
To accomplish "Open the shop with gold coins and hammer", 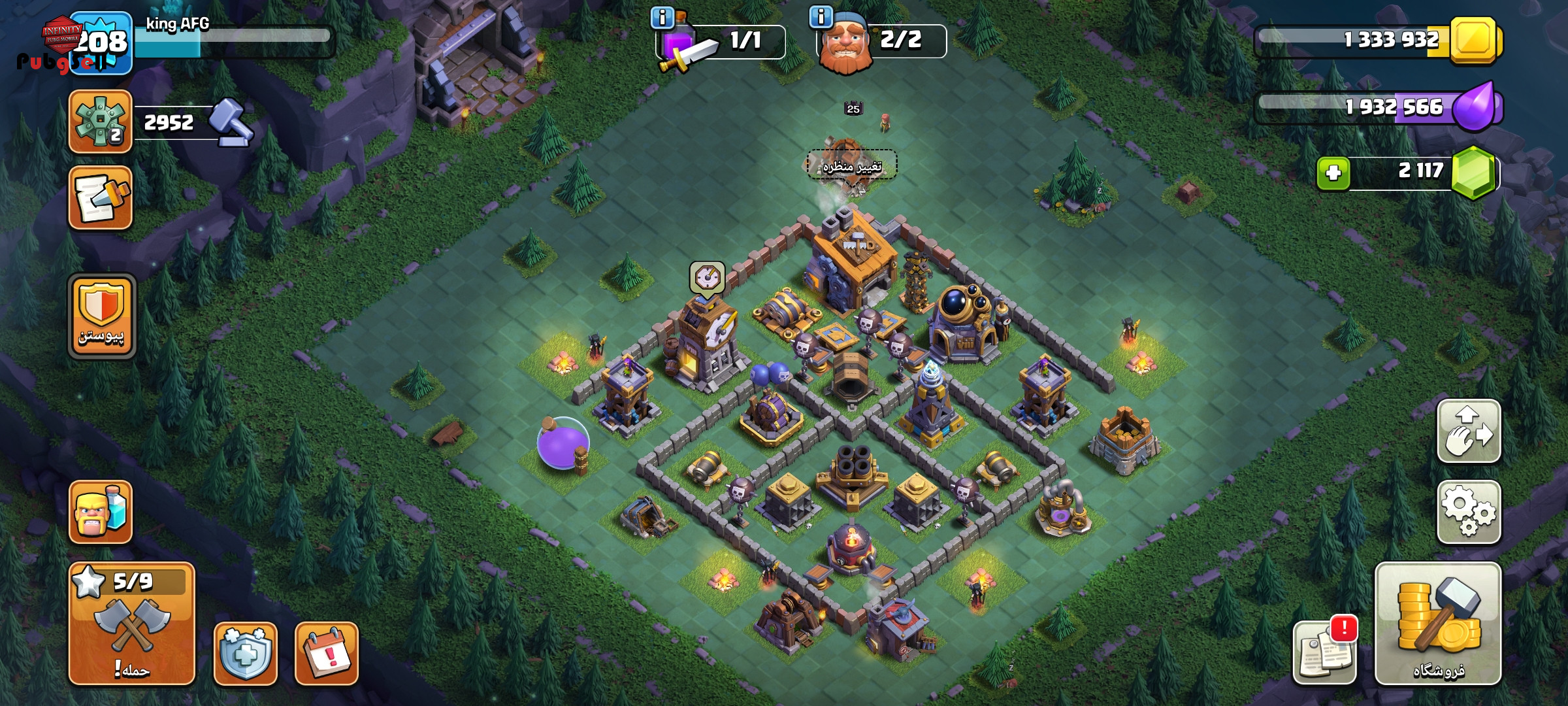I will 1438,623.
